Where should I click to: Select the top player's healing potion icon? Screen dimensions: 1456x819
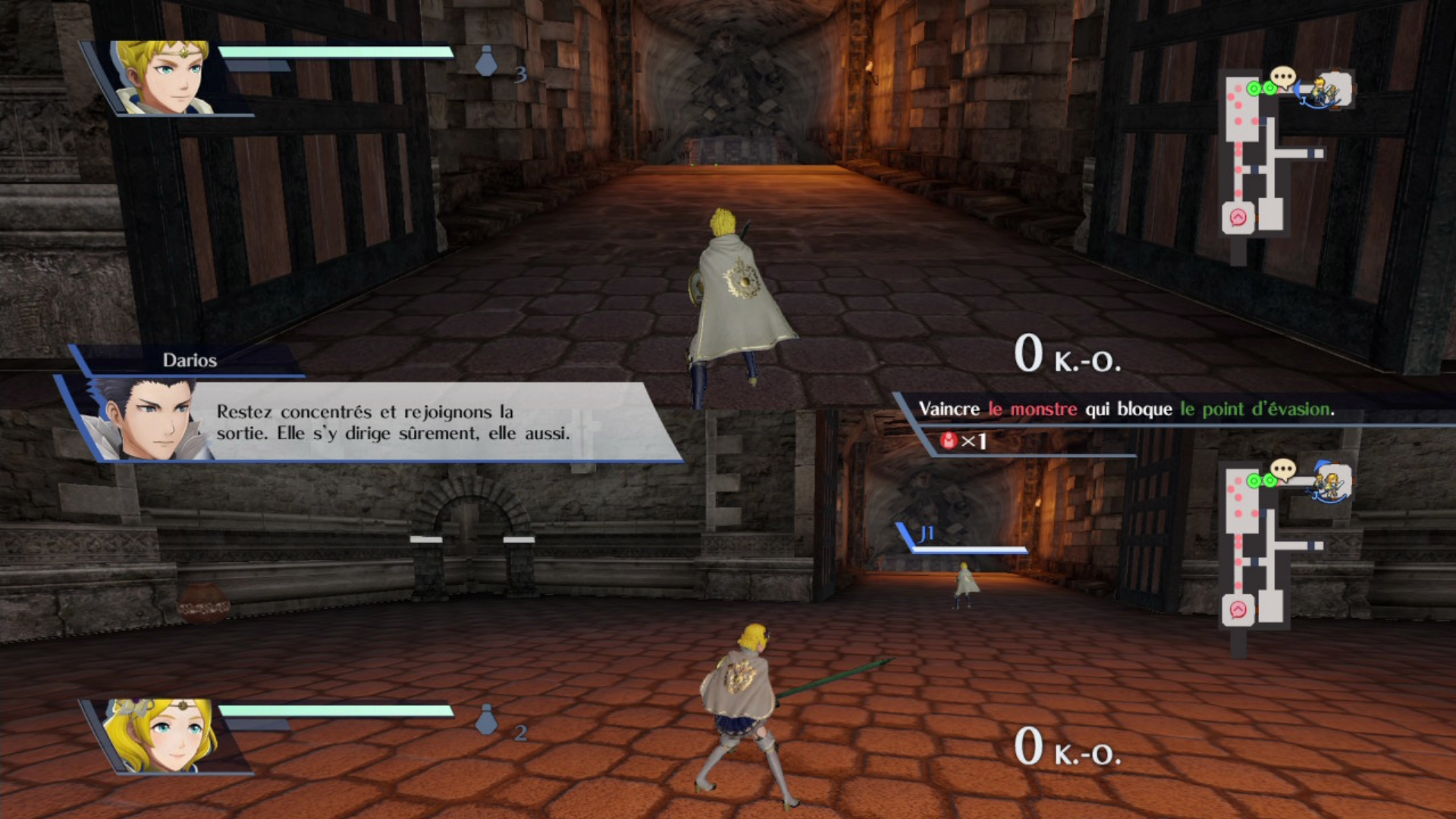click(x=486, y=61)
